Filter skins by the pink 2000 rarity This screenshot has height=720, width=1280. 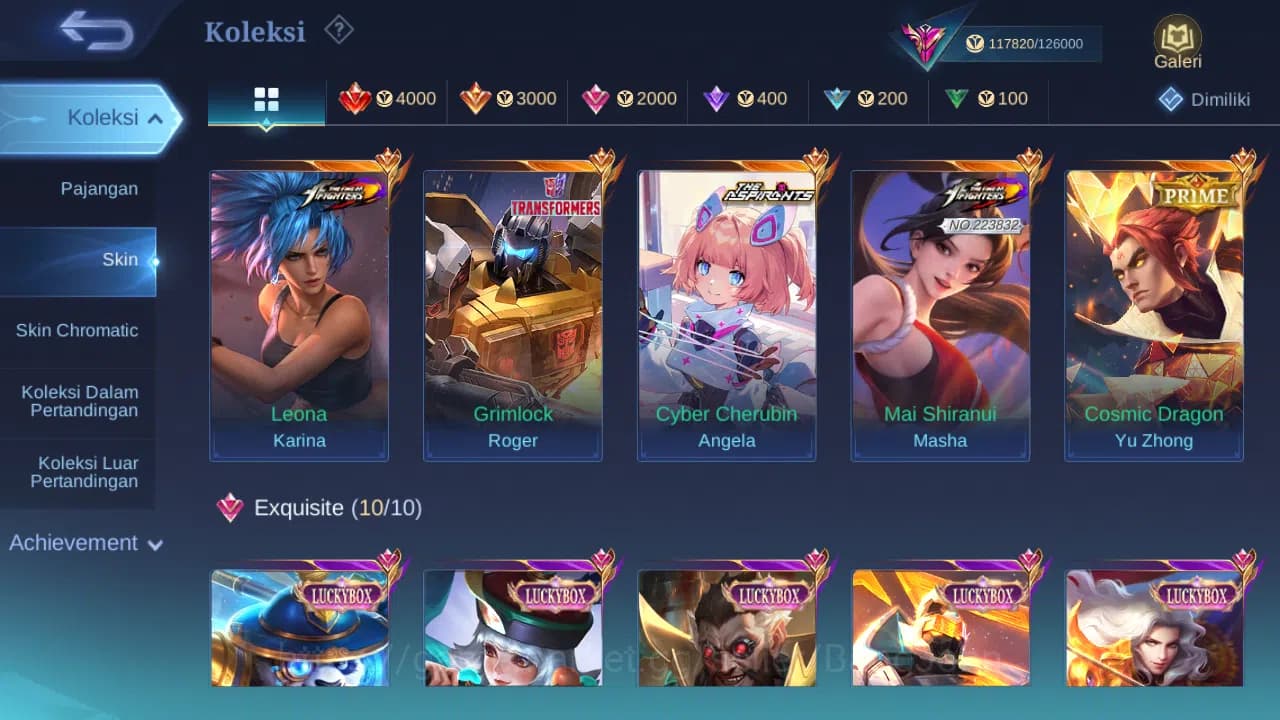coord(627,98)
